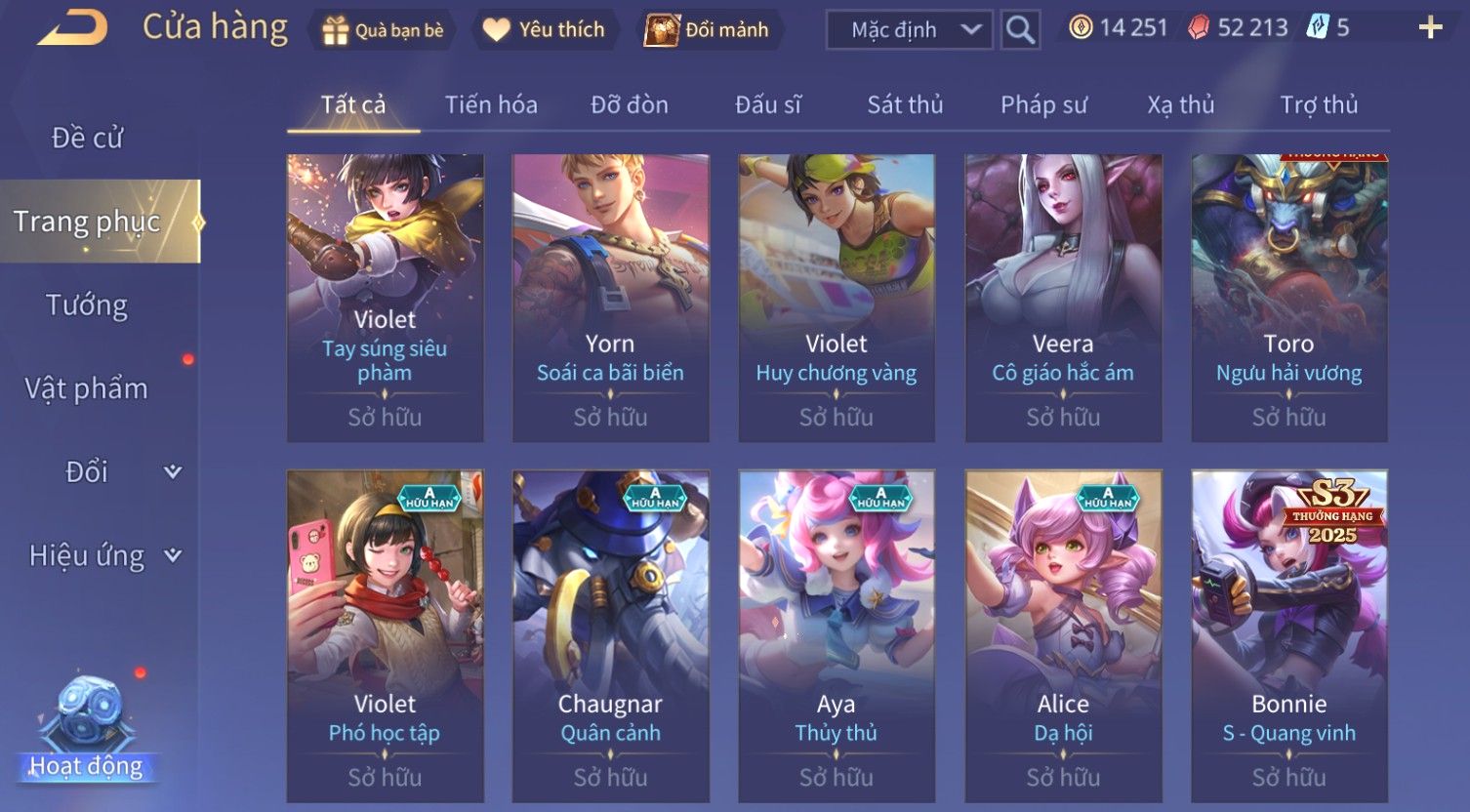Image resolution: width=1470 pixels, height=812 pixels.
Task: View Chaugnar Quân cảnh skin card
Action: [x=610, y=634]
